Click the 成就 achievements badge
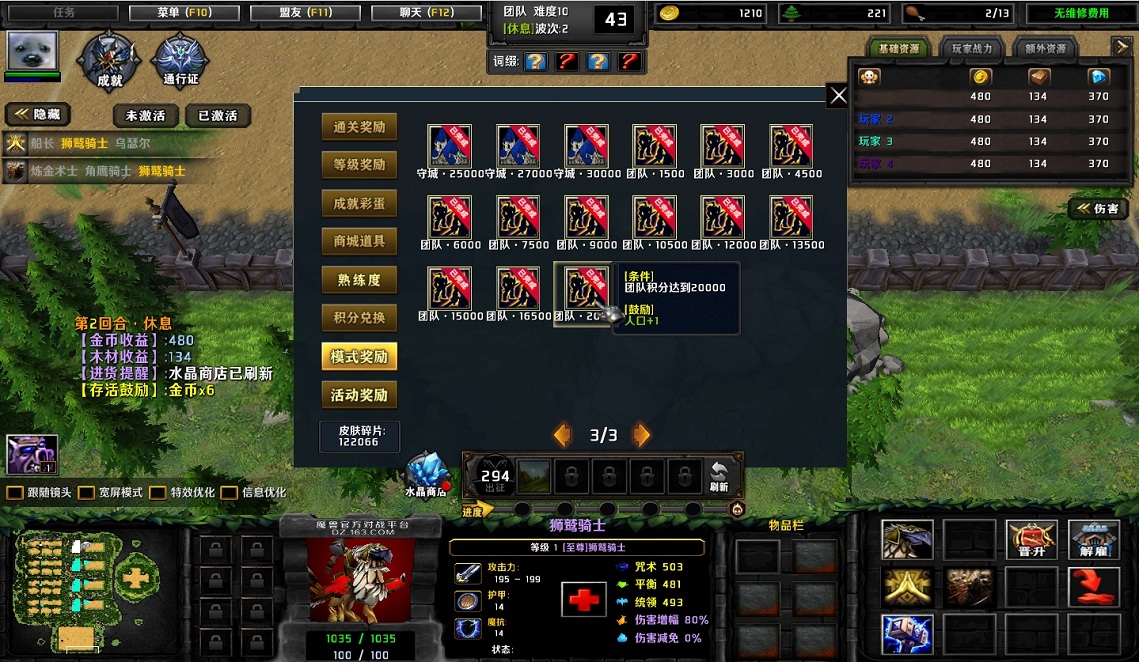 [x=109, y=60]
